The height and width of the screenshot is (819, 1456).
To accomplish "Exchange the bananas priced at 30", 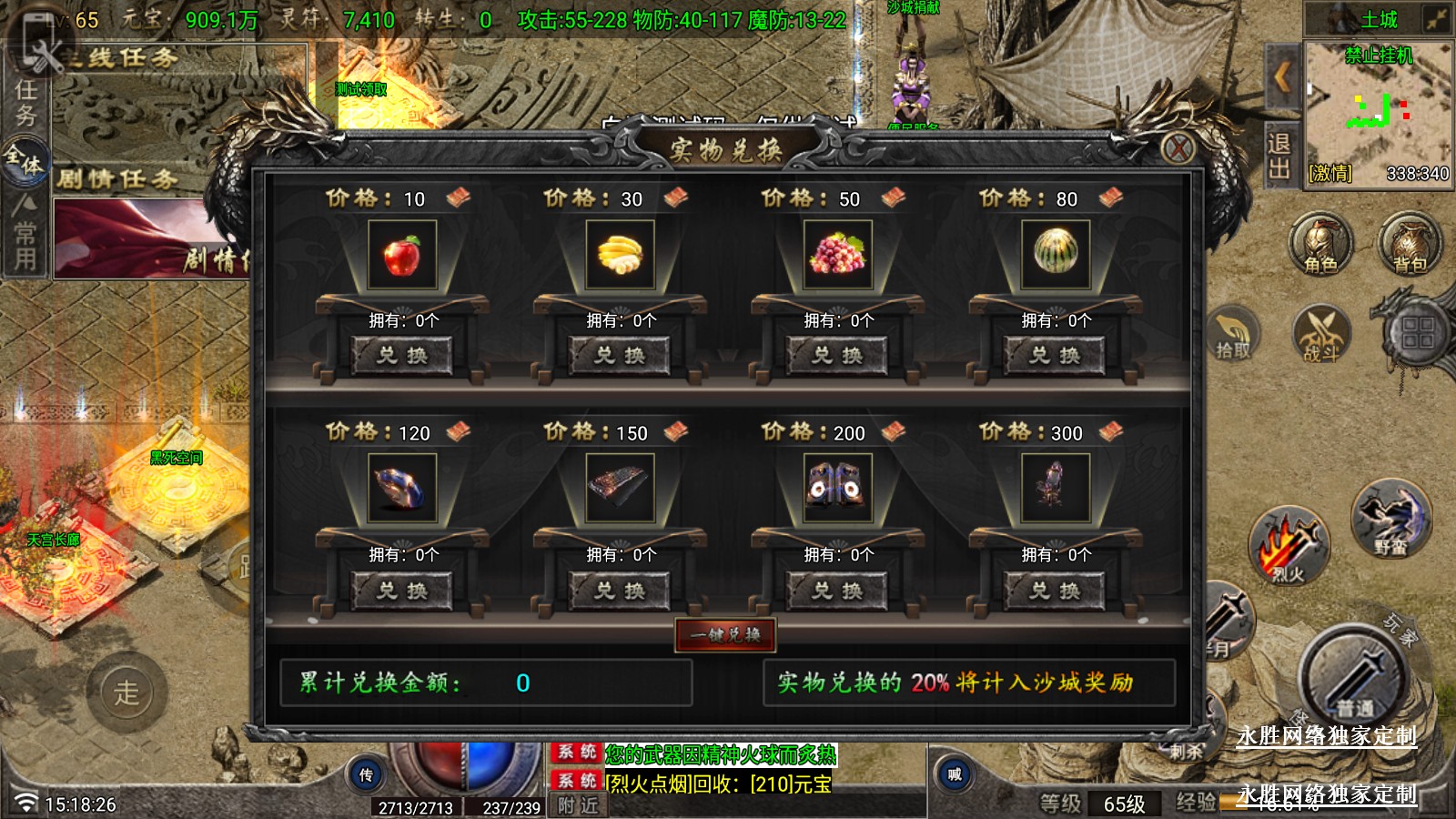I will click(620, 355).
